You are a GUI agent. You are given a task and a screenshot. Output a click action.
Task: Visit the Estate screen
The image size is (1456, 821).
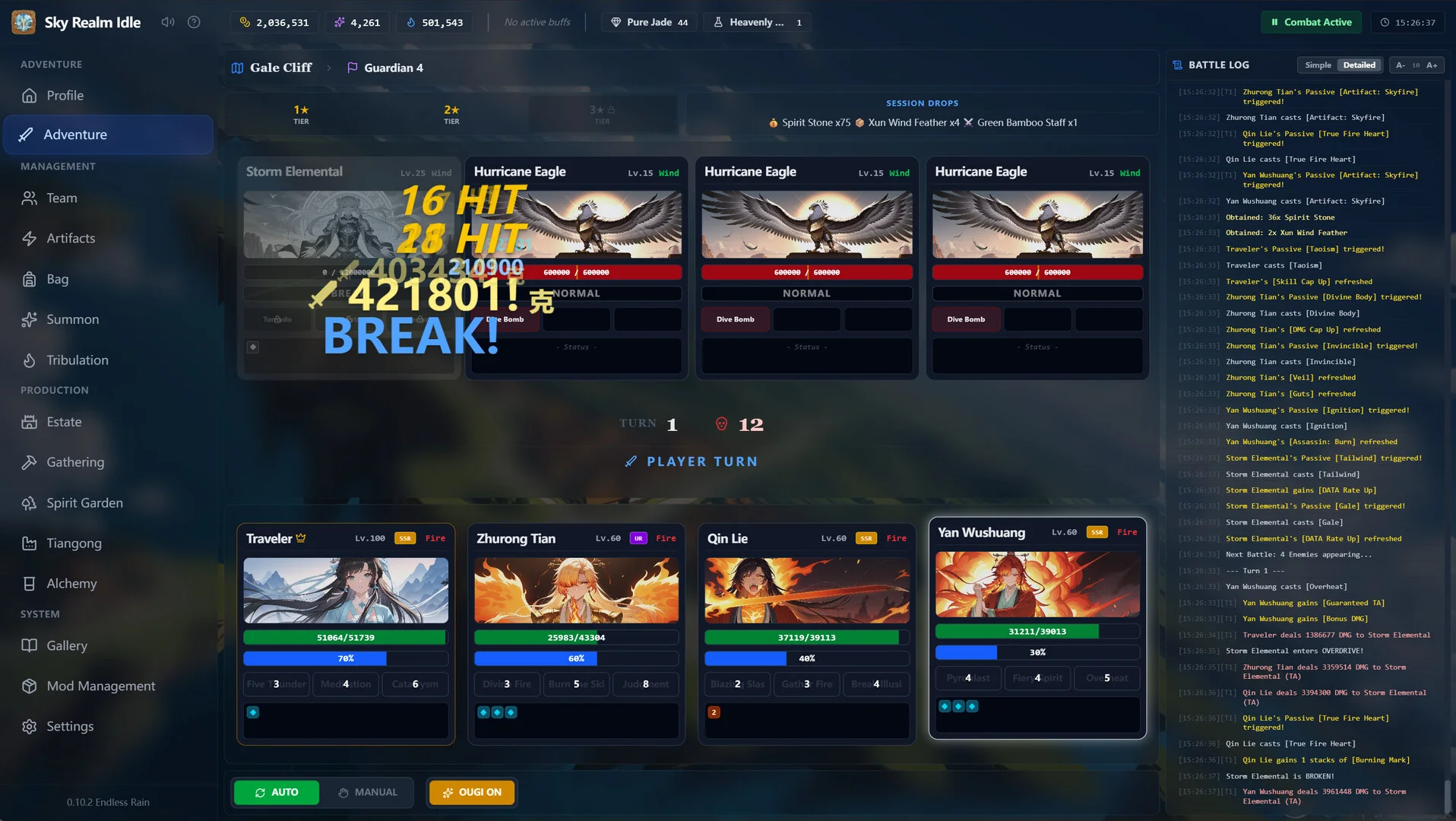pos(64,422)
